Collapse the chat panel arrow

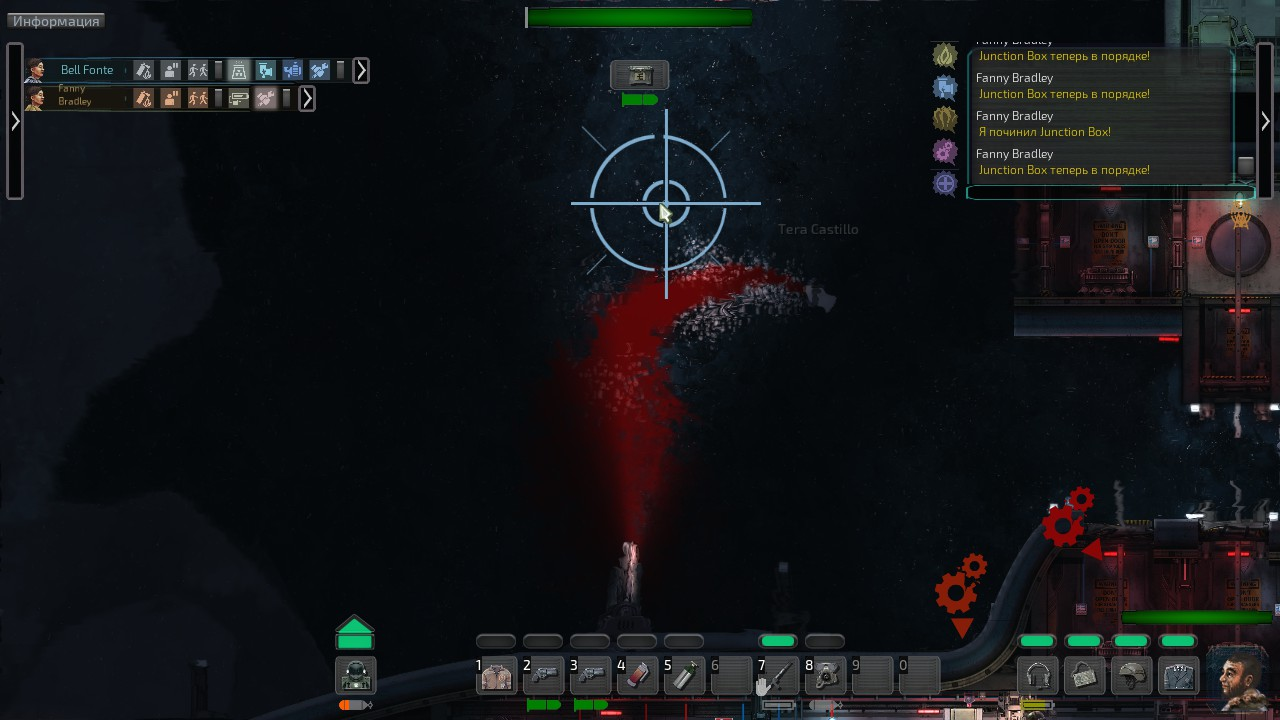point(1265,121)
